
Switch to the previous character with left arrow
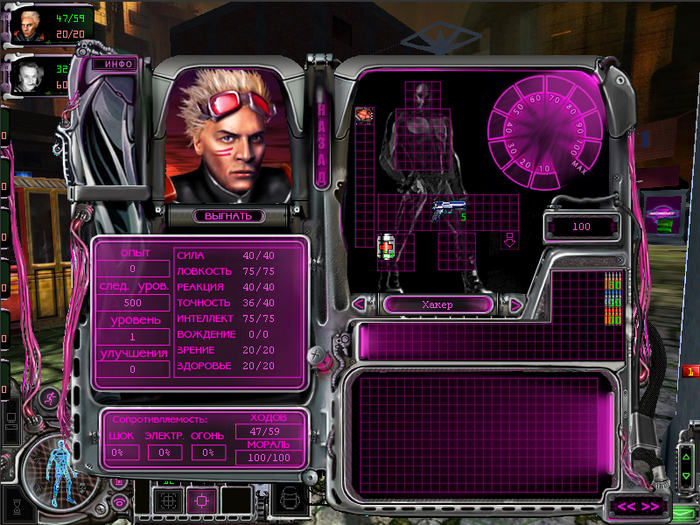[358, 305]
